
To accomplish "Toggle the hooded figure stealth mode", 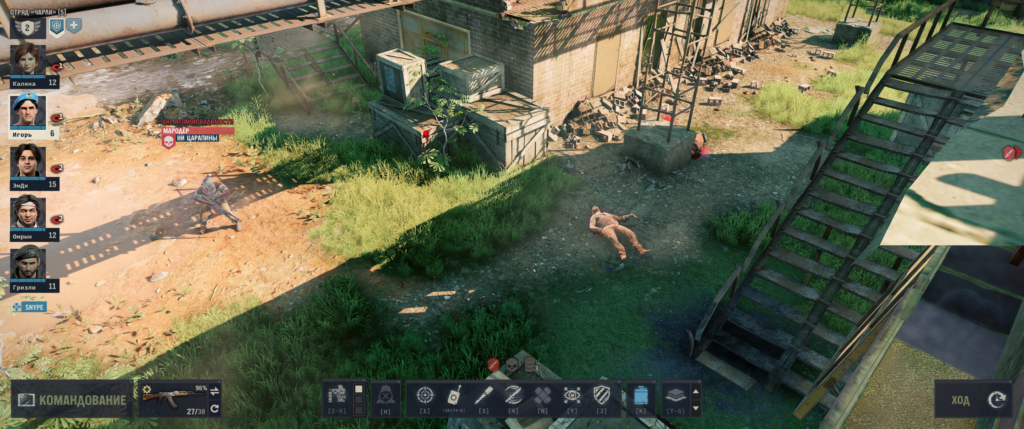I will (385, 396).
